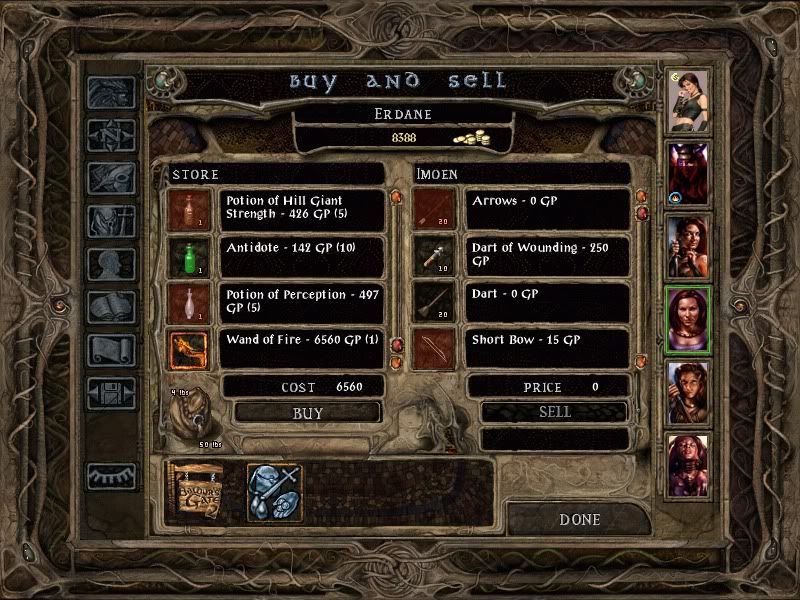This screenshot has height=600, width=800.
Task: Click the closed eye rest button
Action: click(x=110, y=476)
